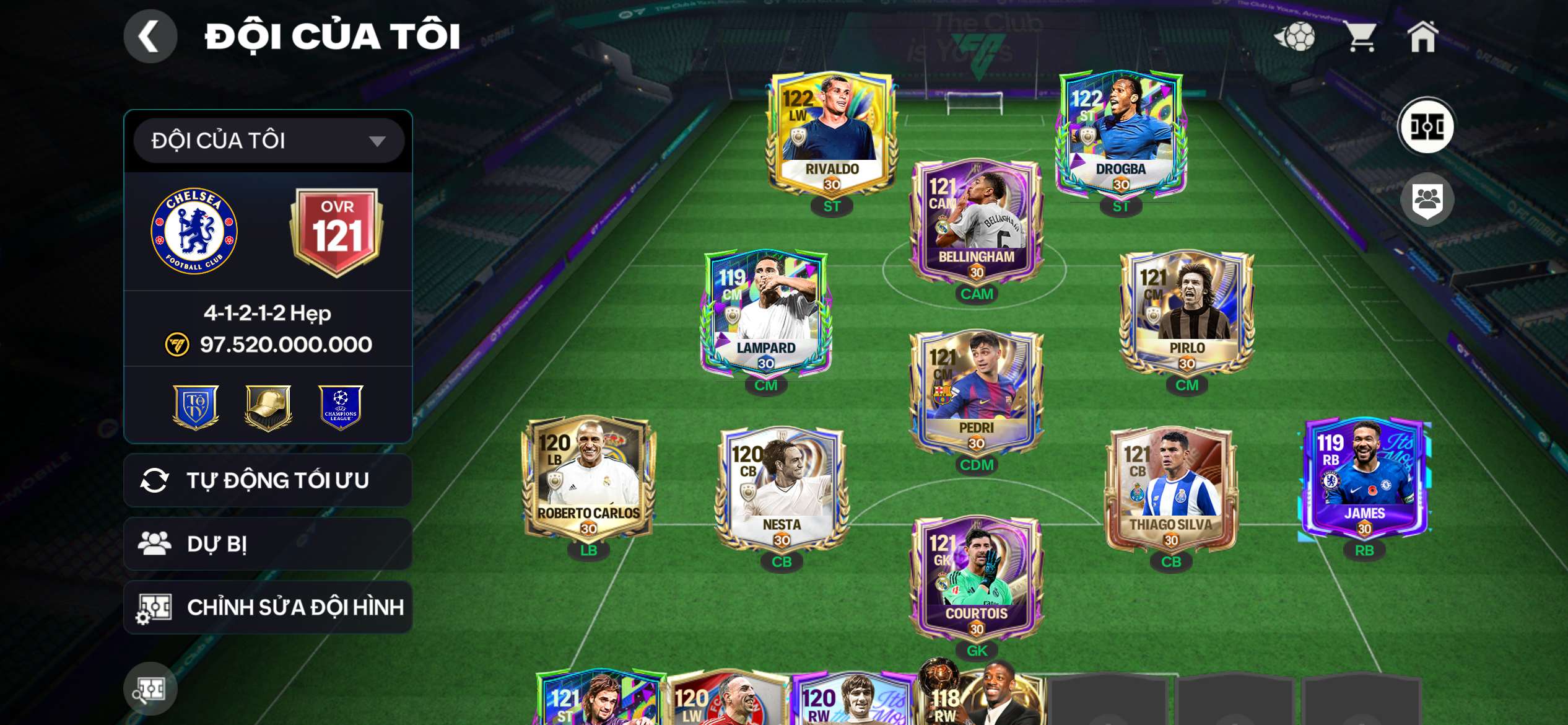Choose CHỈNH SỬA ĐỘI HÌNH formation editor
The image size is (1568, 725).
pos(268,607)
